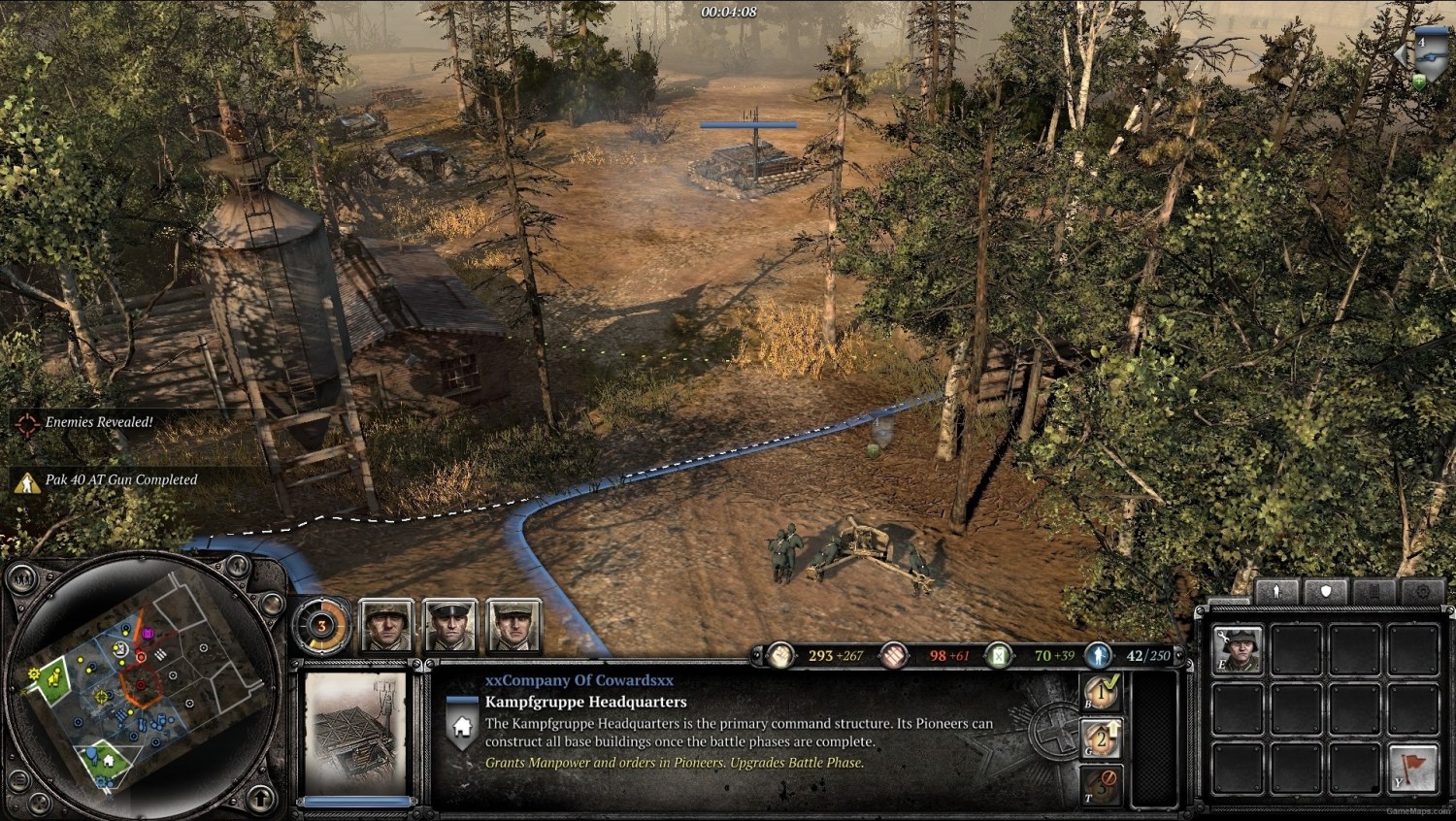Click the gear icon above the command grid
The width and height of the screenshot is (1456, 821).
point(1422,590)
